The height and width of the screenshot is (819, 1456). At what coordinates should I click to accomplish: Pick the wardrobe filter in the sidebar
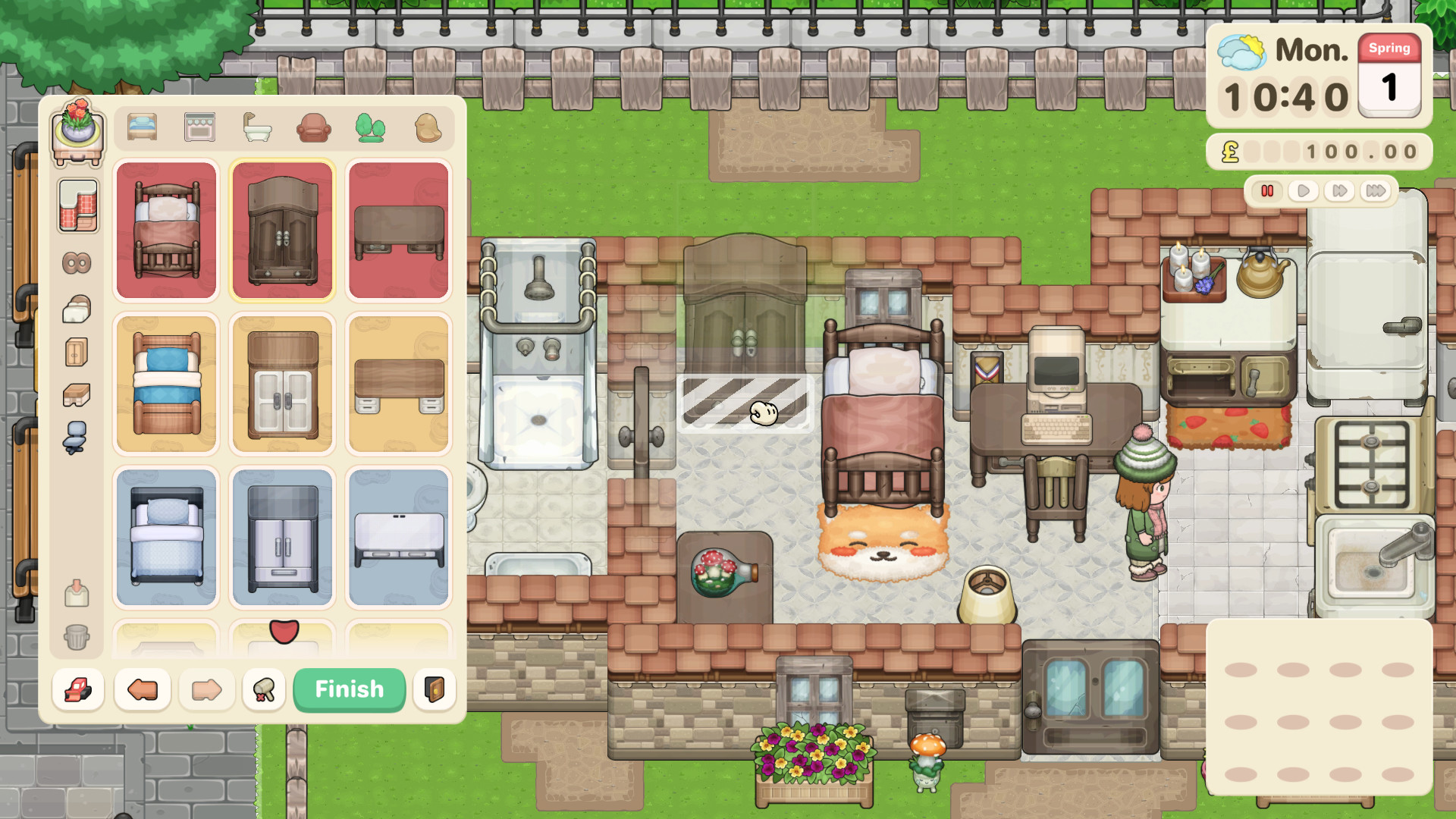click(76, 351)
